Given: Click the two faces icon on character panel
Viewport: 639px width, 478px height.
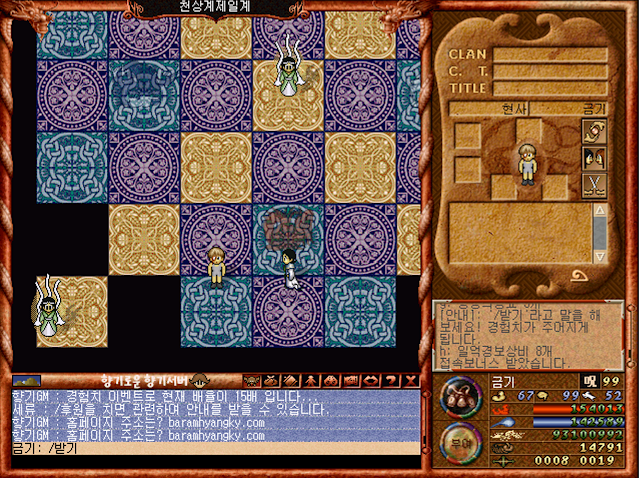Looking at the screenshot, I should [594, 158].
